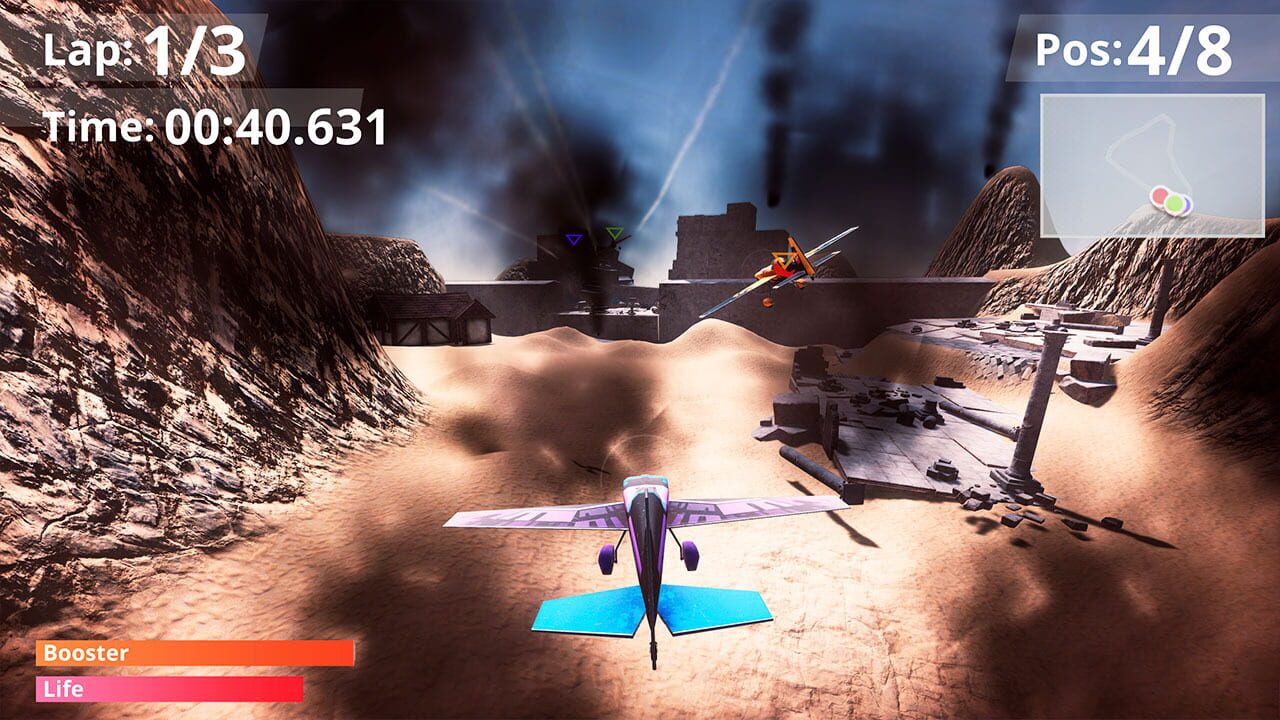Click the purple waypoint marker triangle
The height and width of the screenshot is (720, 1280).
coord(573,239)
